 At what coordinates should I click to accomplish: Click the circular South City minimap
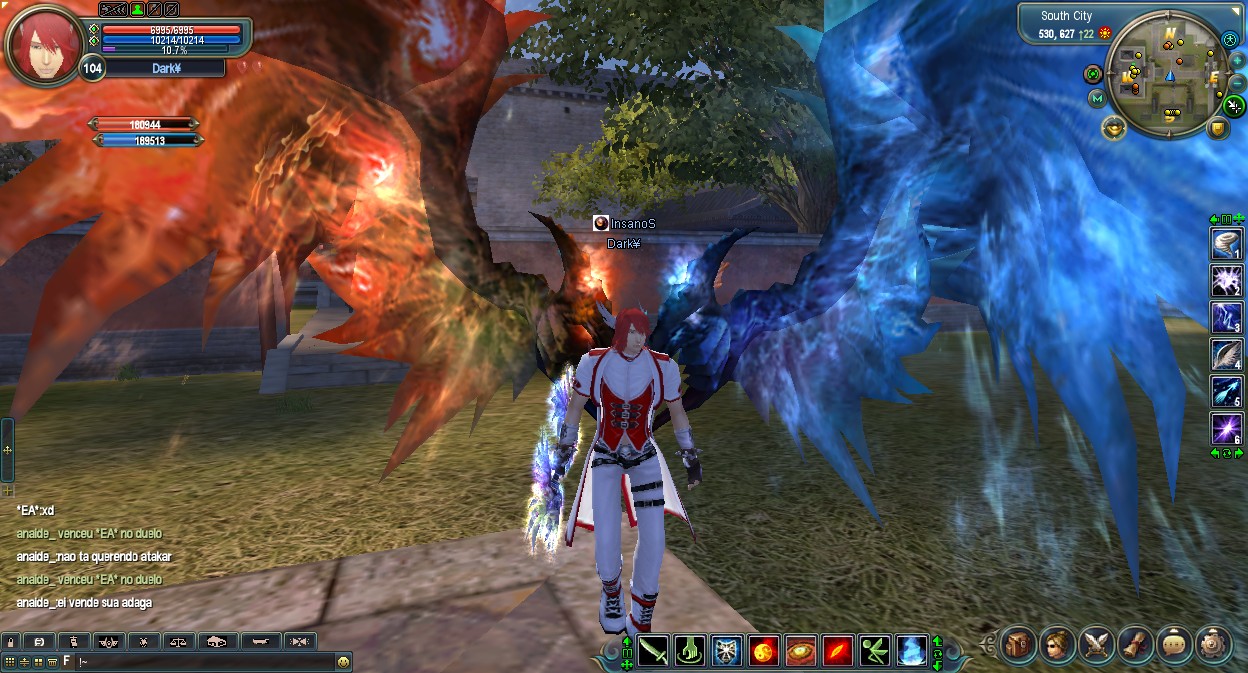(1167, 72)
